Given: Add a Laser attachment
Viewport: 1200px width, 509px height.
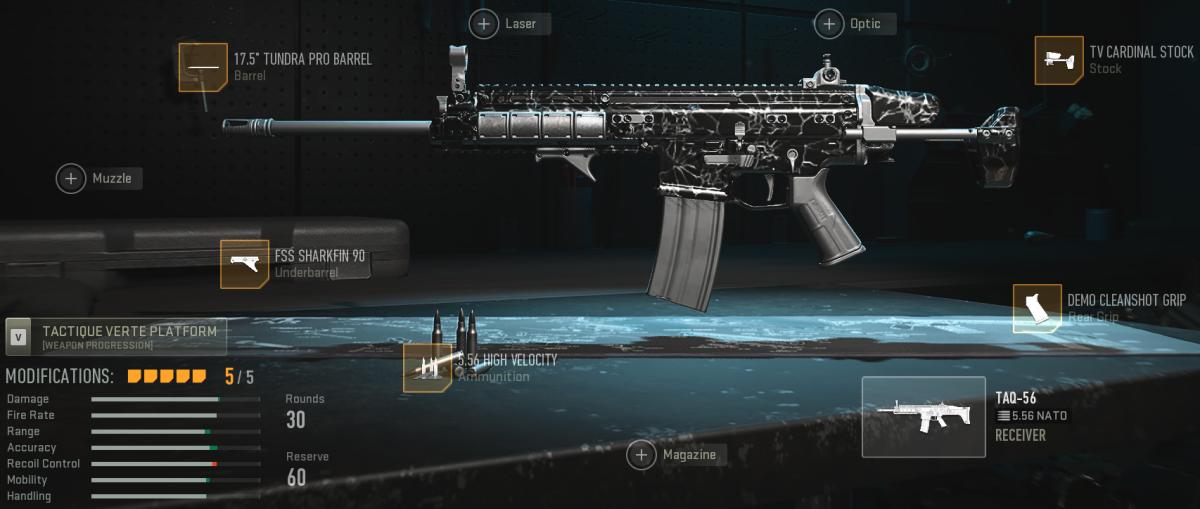Looking at the screenshot, I should (485, 24).
